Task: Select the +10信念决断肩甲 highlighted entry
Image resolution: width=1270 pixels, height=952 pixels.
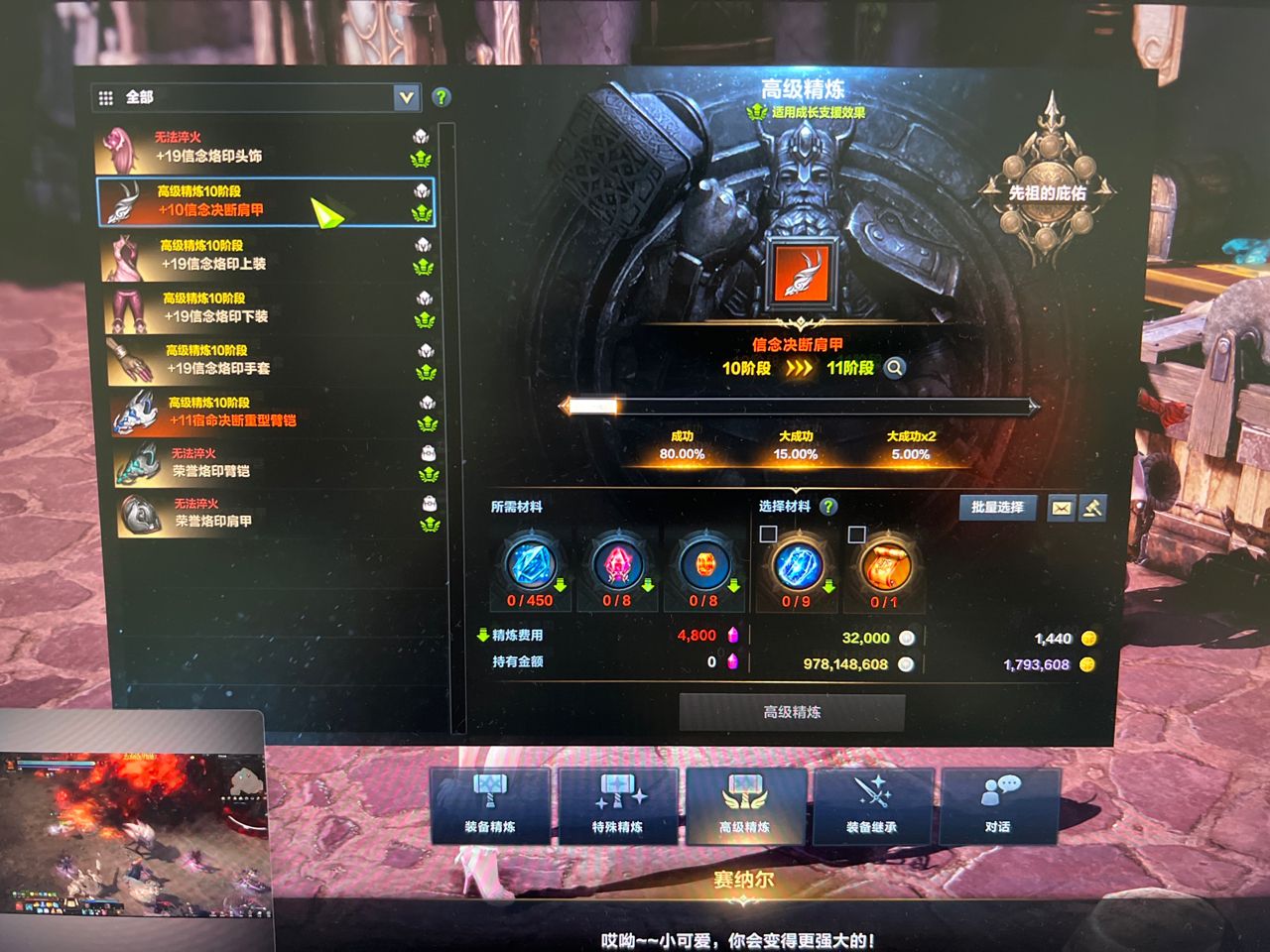Action: pos(258,201)
